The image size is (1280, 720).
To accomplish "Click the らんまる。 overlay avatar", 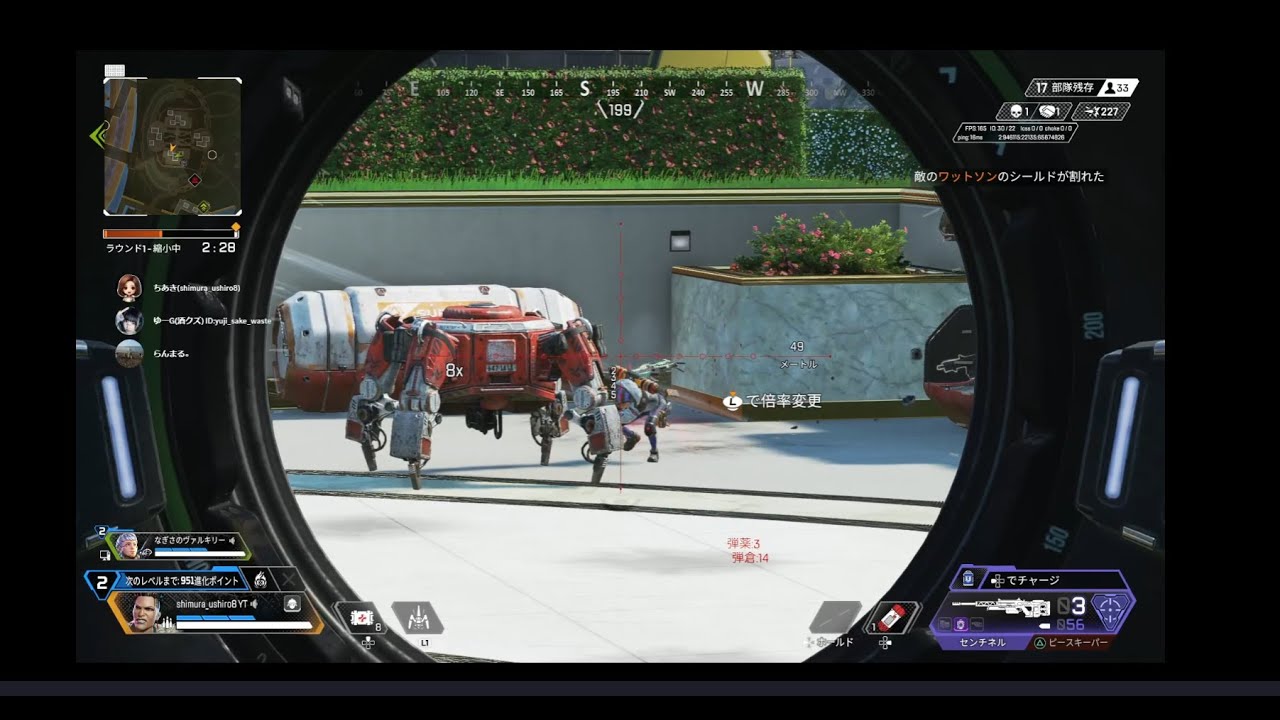I will pyautogui.click(x=129, y=353).
